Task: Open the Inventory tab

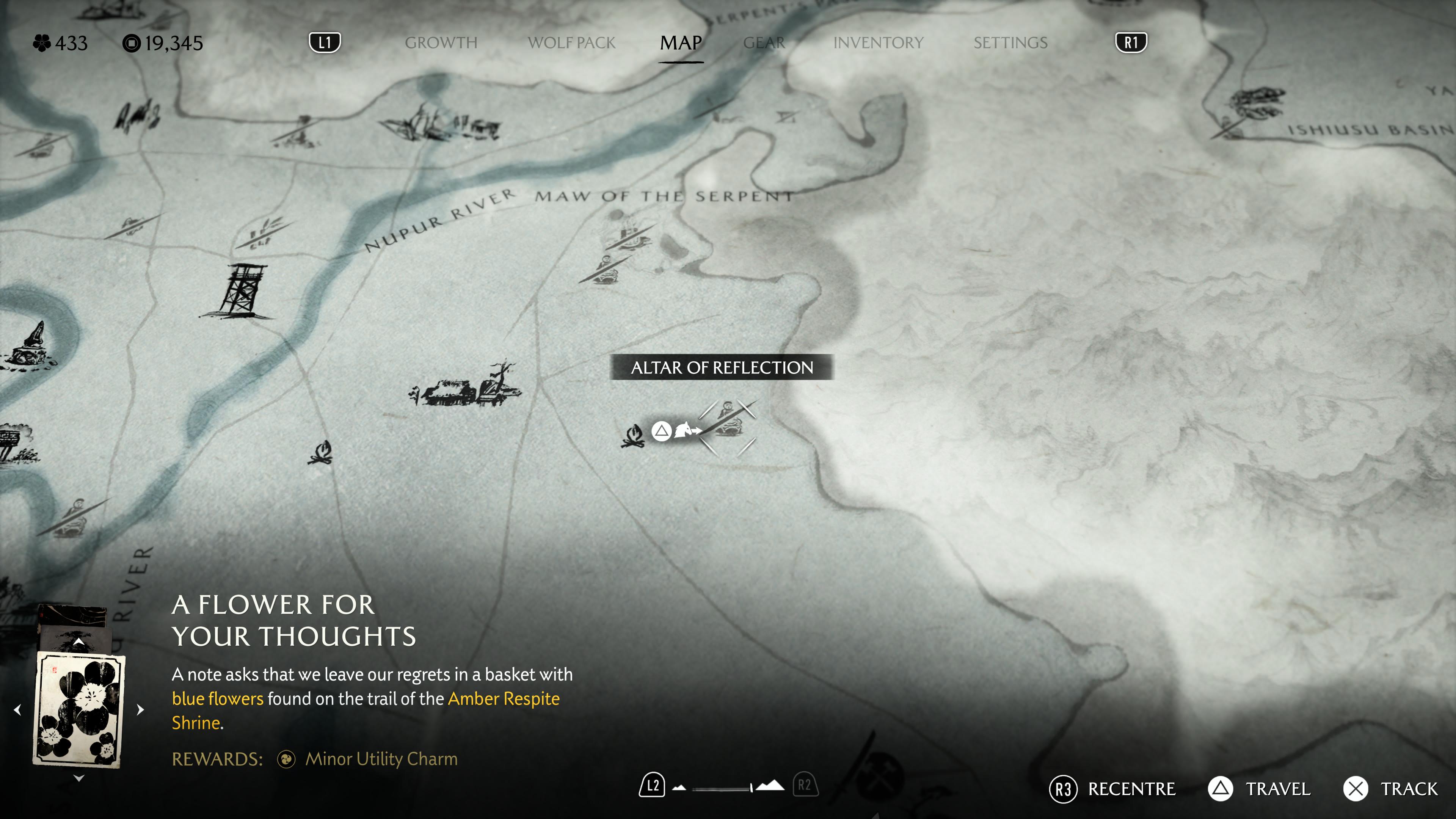Action: click(878, 43)
